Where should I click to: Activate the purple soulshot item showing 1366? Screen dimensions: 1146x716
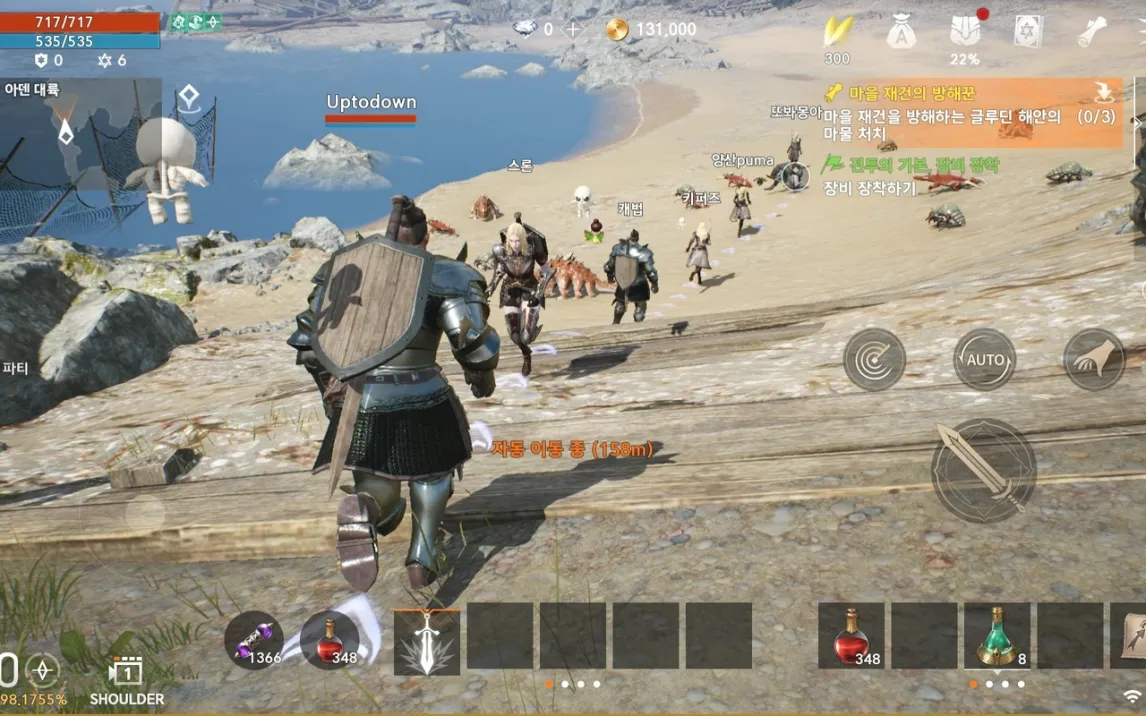(x=253, y=640)
